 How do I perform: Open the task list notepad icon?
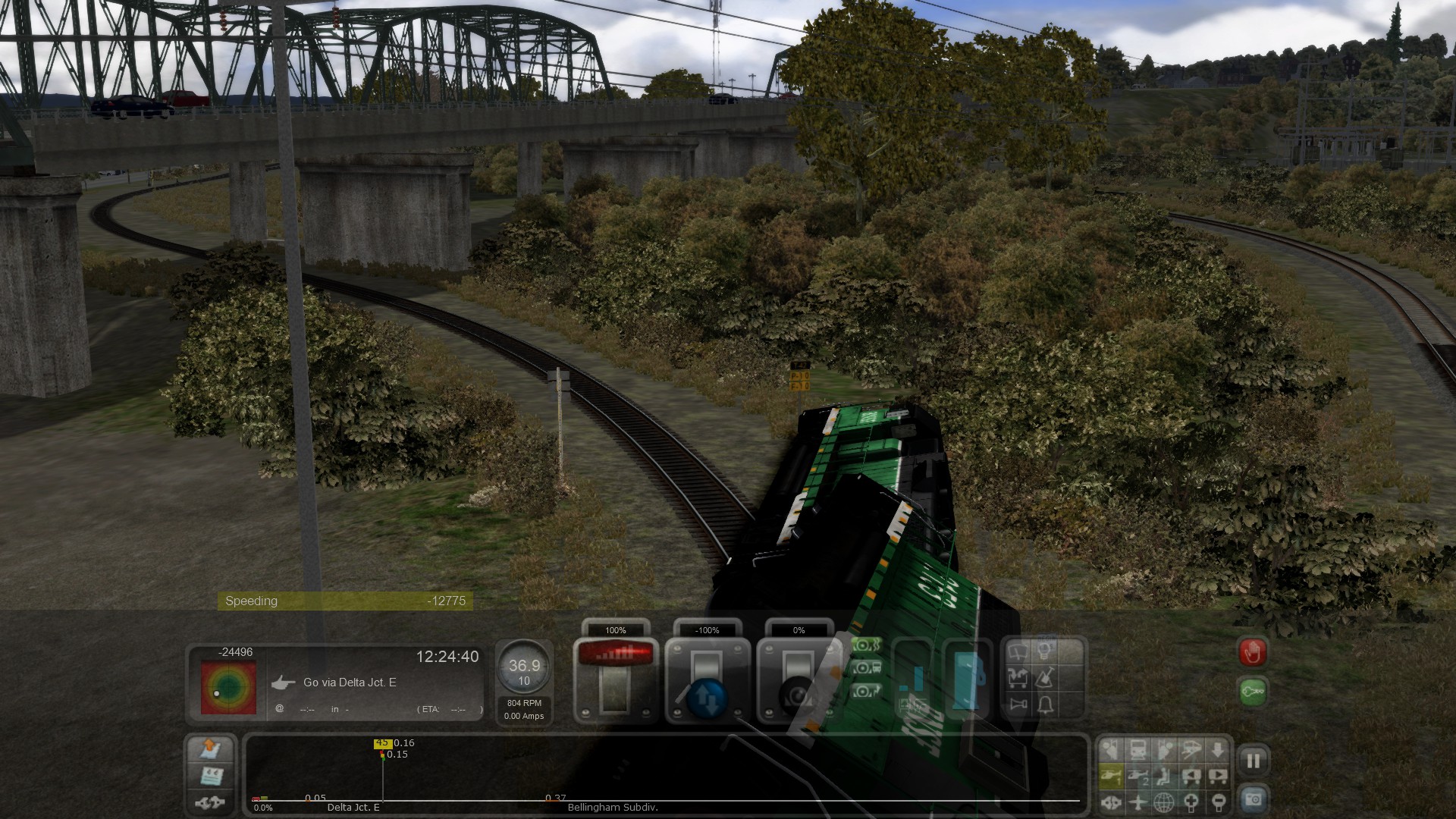[x=210, y=776]
